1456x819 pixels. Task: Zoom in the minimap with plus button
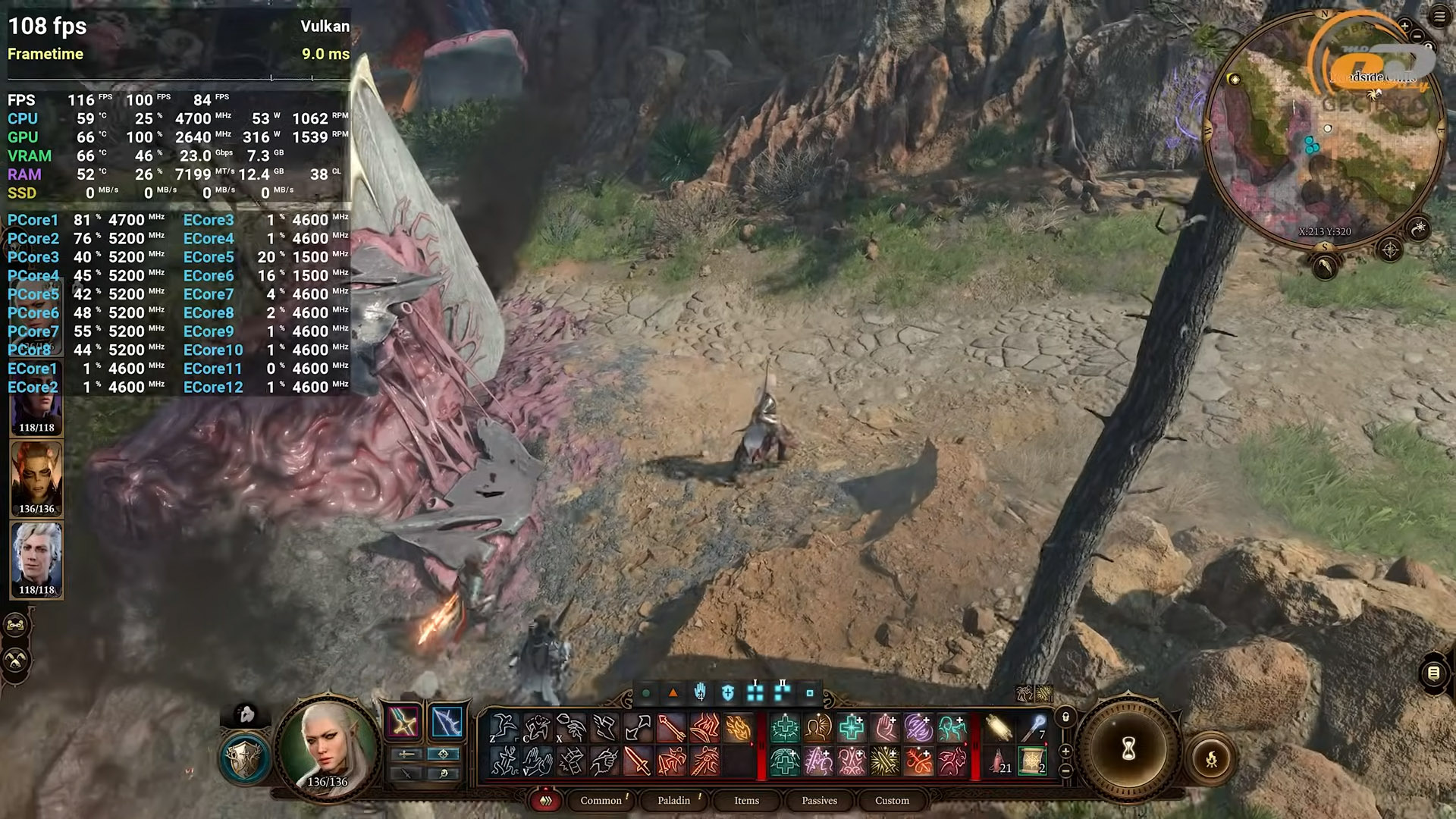[x=1404, y=27]
